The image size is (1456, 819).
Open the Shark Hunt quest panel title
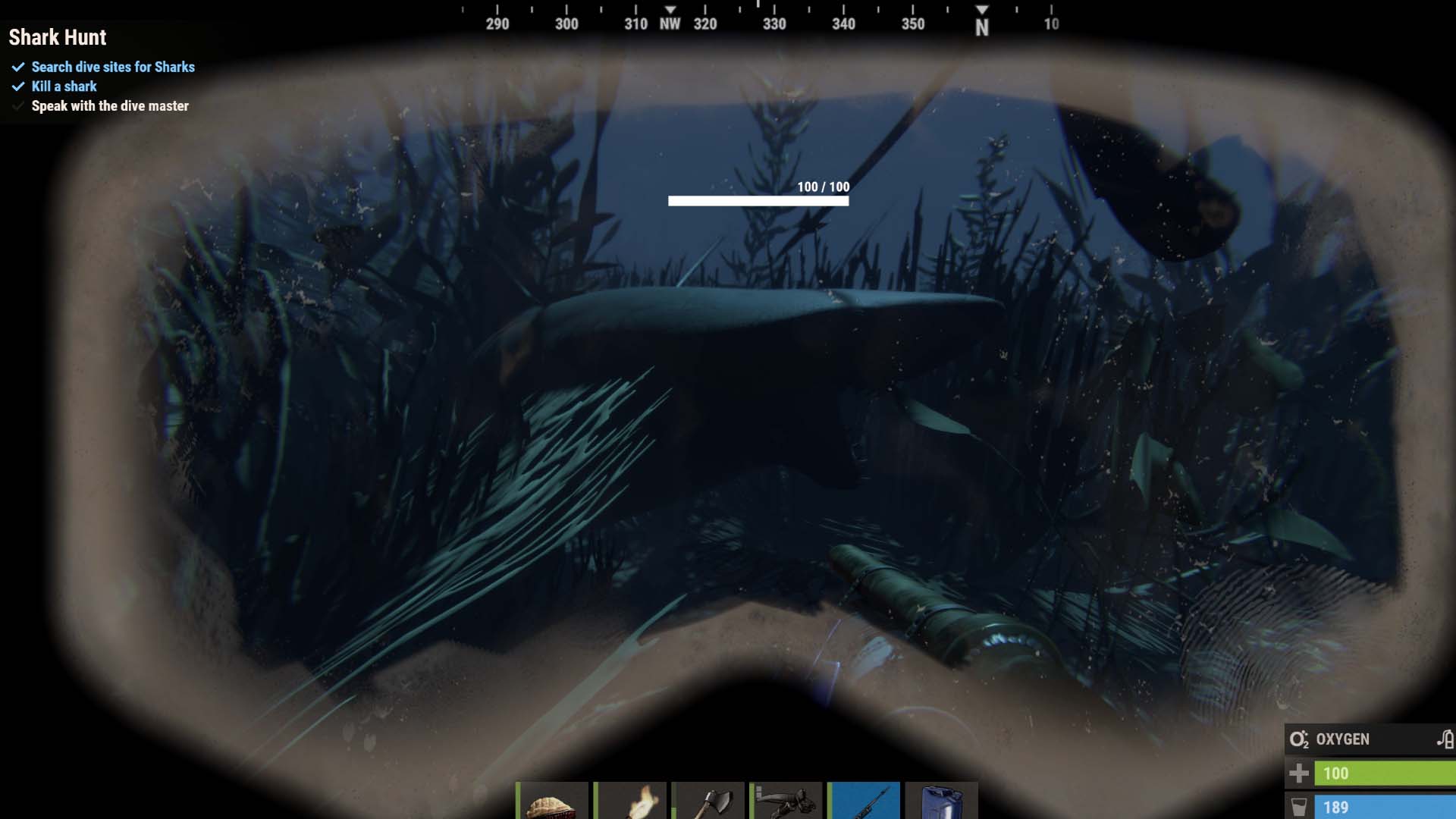tap(58, 37)
